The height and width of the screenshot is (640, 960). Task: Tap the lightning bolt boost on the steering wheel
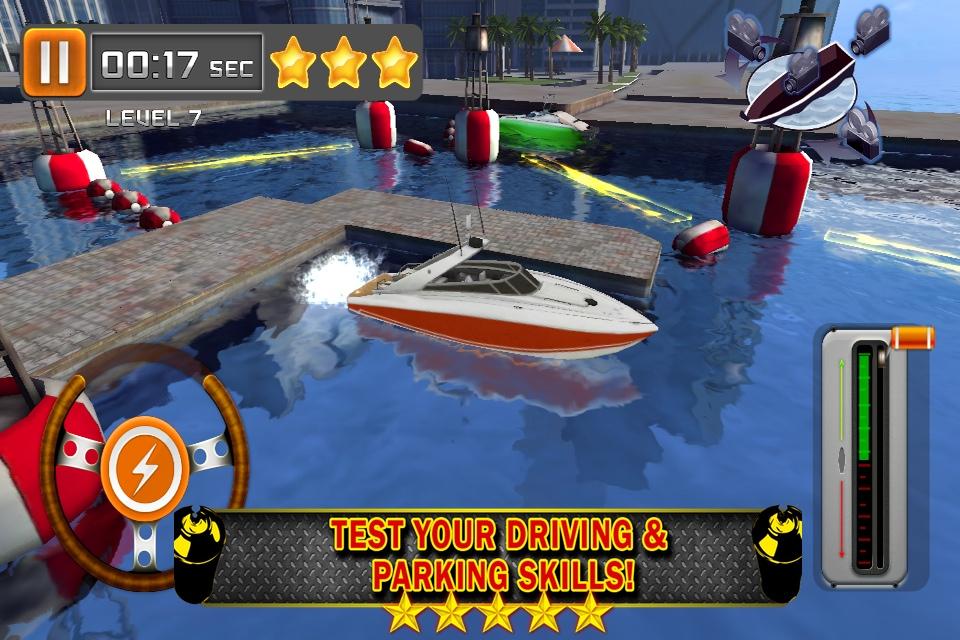(x=144, y=467)
